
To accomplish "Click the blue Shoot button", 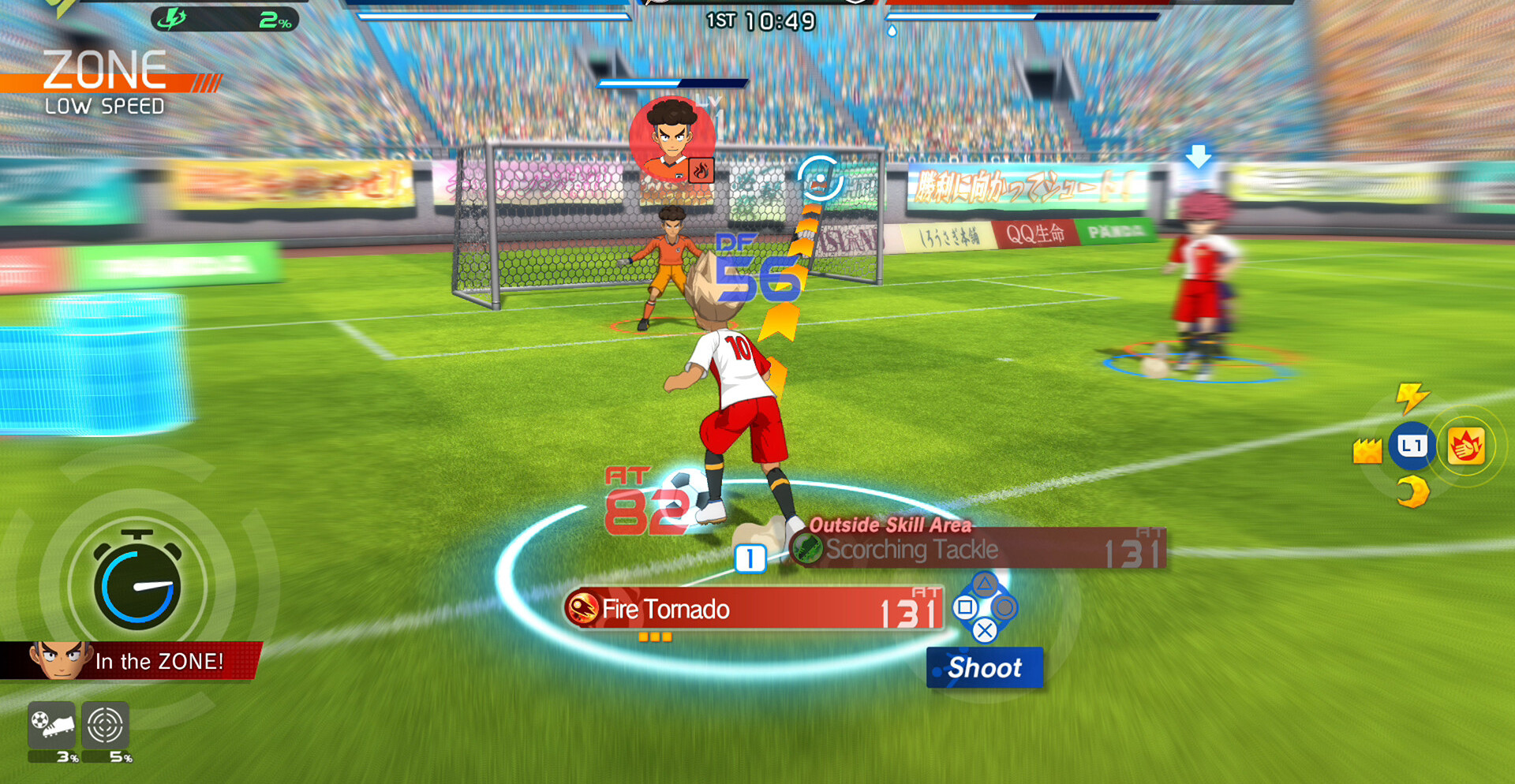I will click(x=985, y=668).
